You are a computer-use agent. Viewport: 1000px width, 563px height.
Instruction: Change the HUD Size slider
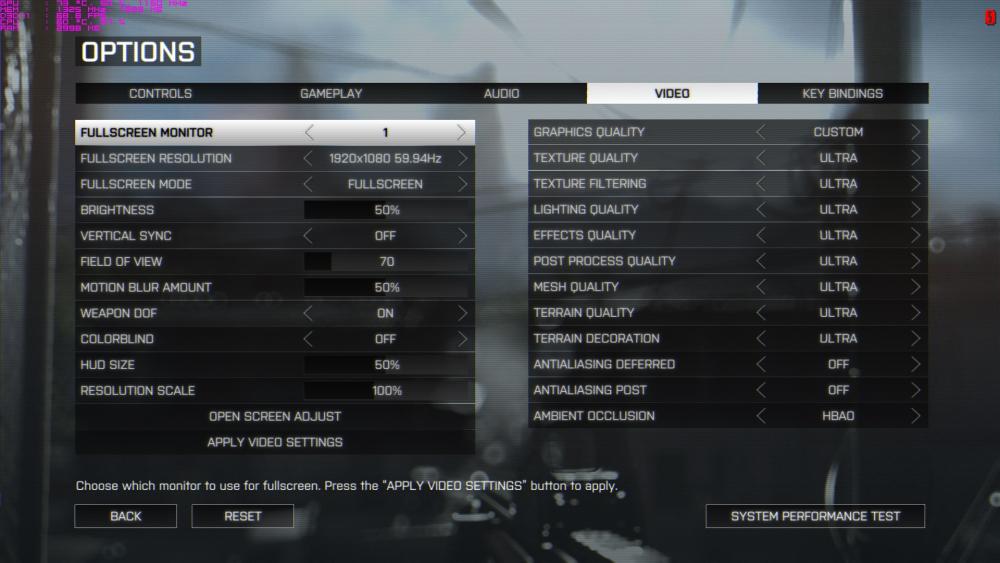click(x=387, y=365)
